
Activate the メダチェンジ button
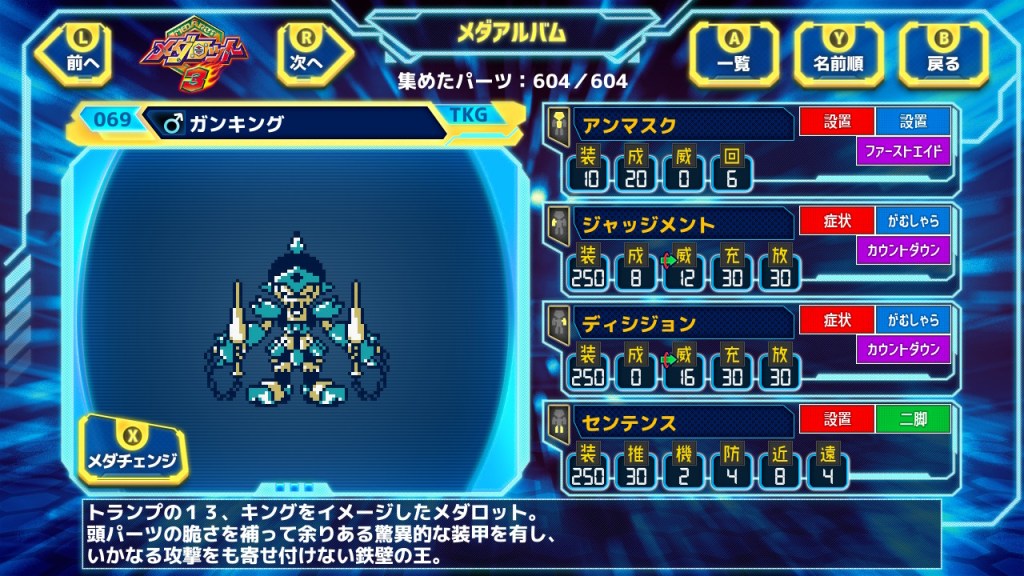(x=134, y=449)
